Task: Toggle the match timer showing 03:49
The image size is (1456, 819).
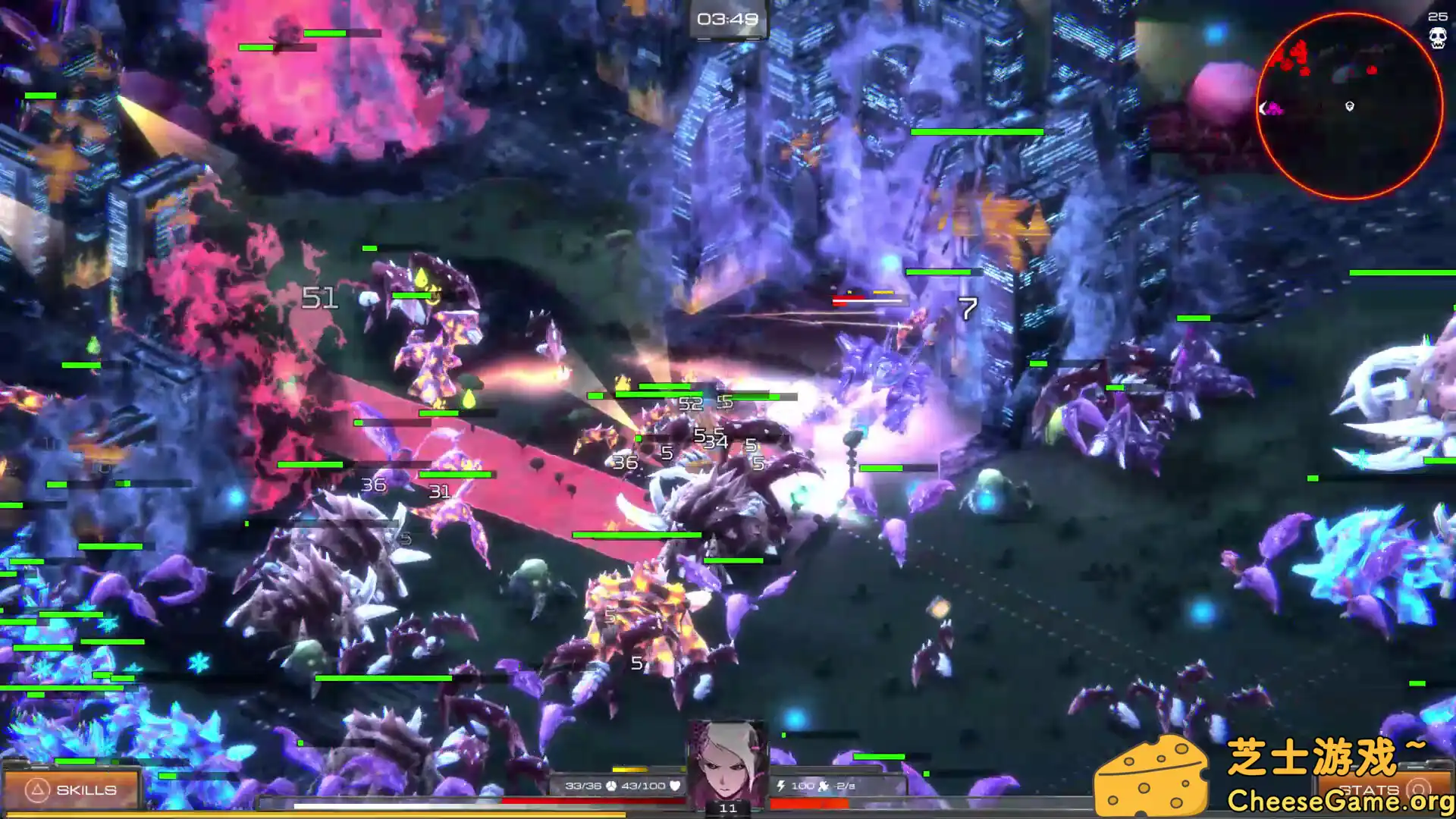Action: click(727, 19)
